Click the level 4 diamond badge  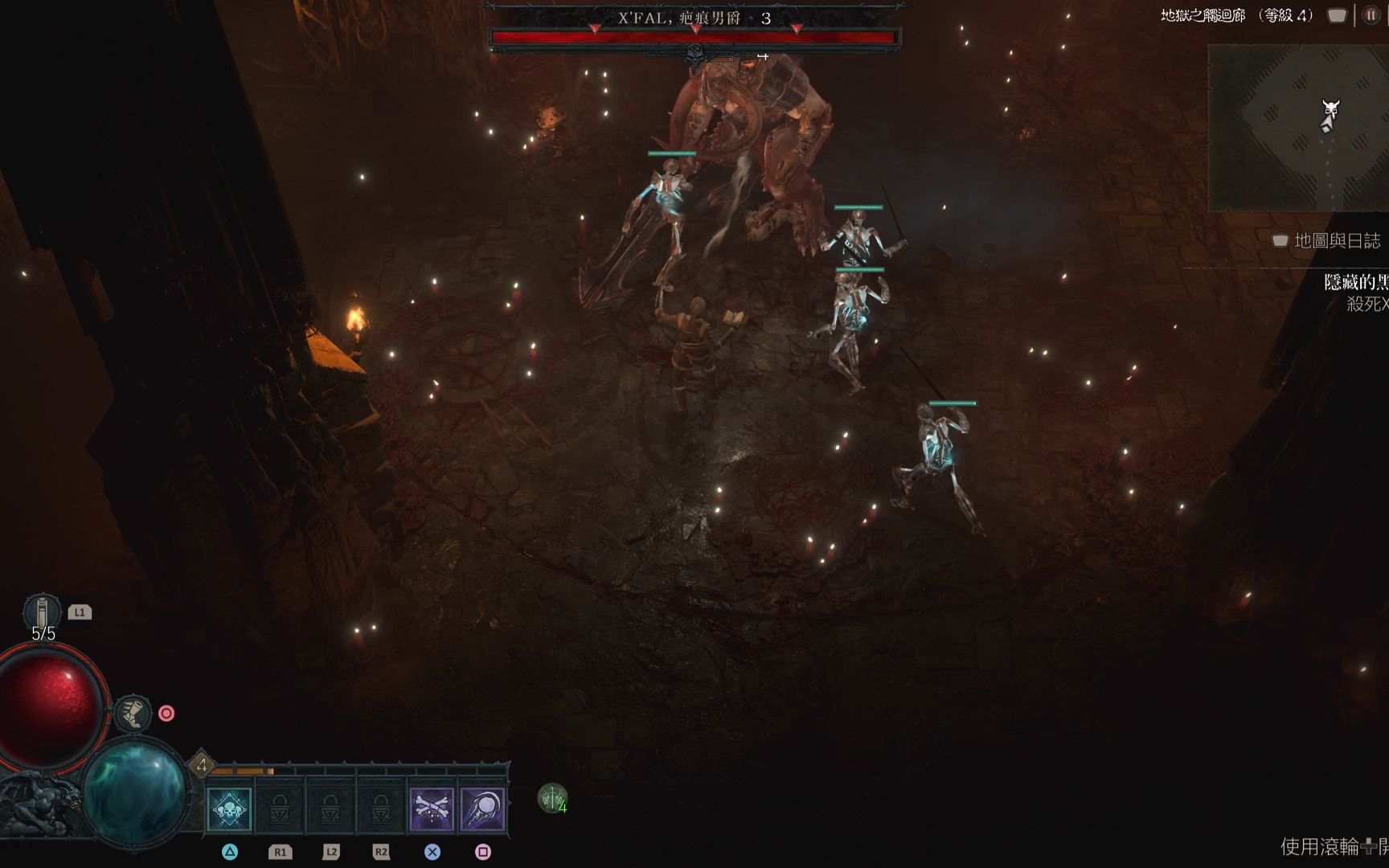point(202,765)
